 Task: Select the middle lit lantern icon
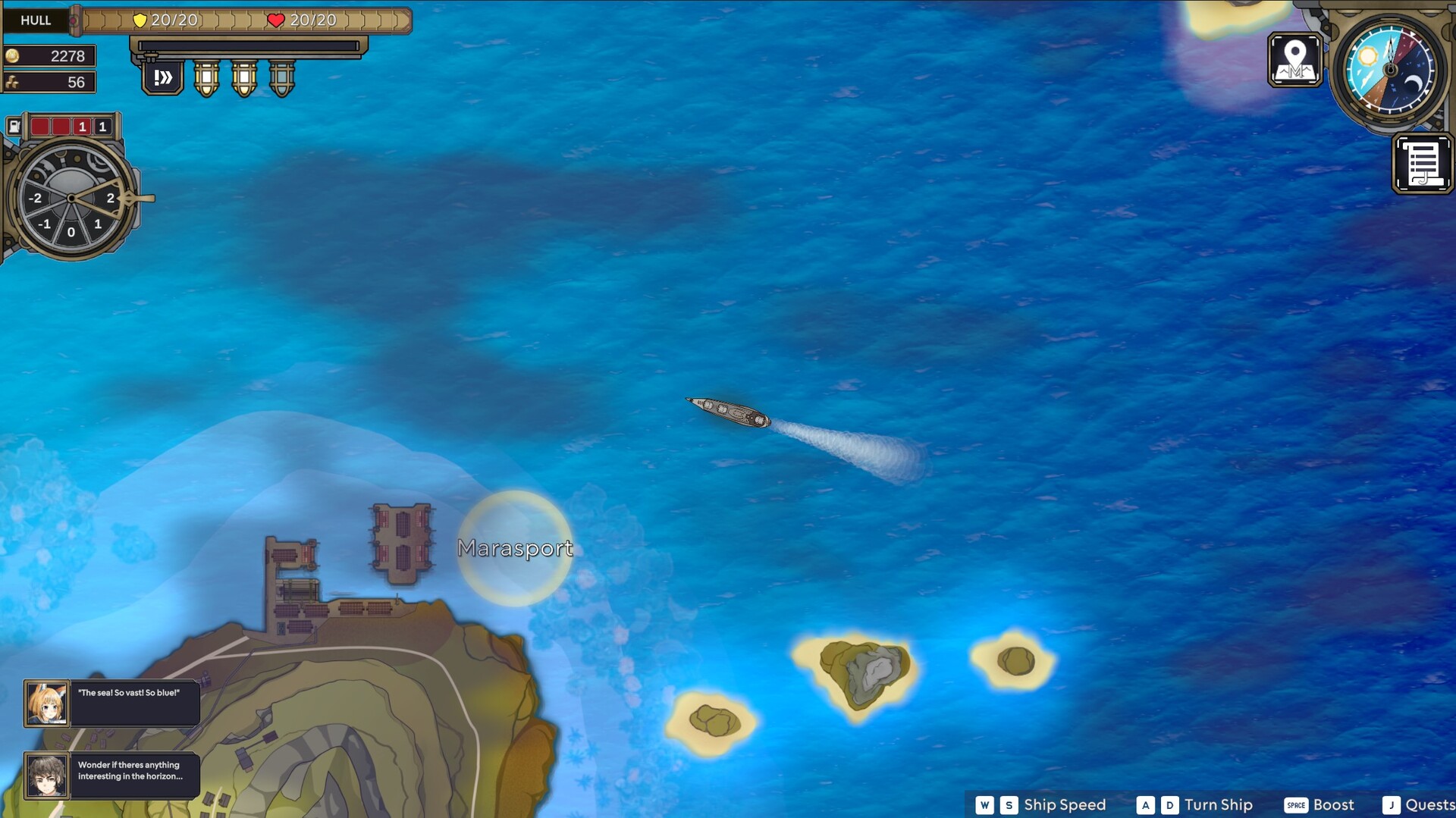tap(243, 80)
